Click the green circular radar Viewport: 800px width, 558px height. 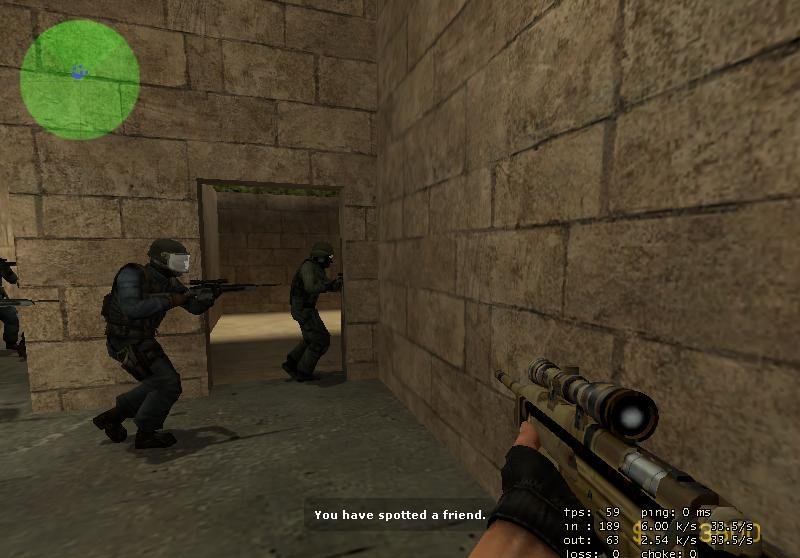79,79
